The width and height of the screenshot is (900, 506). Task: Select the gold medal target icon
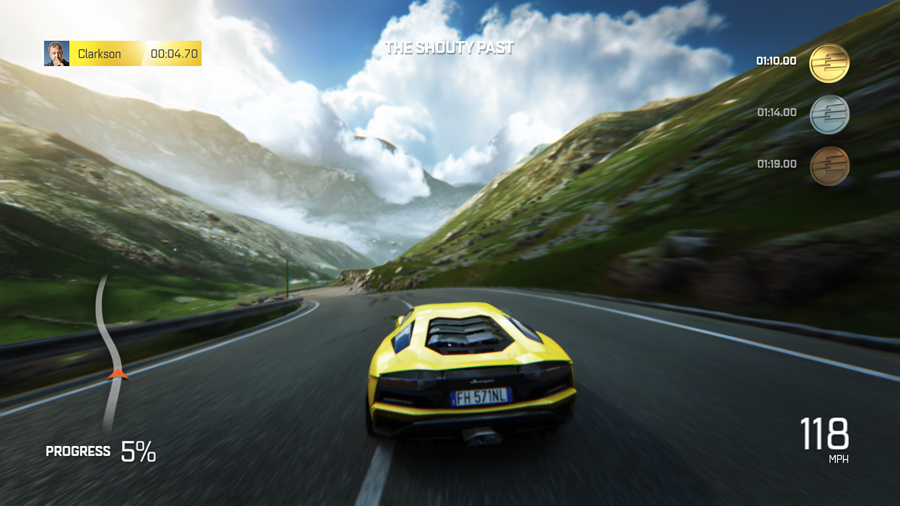pos(829,63)
